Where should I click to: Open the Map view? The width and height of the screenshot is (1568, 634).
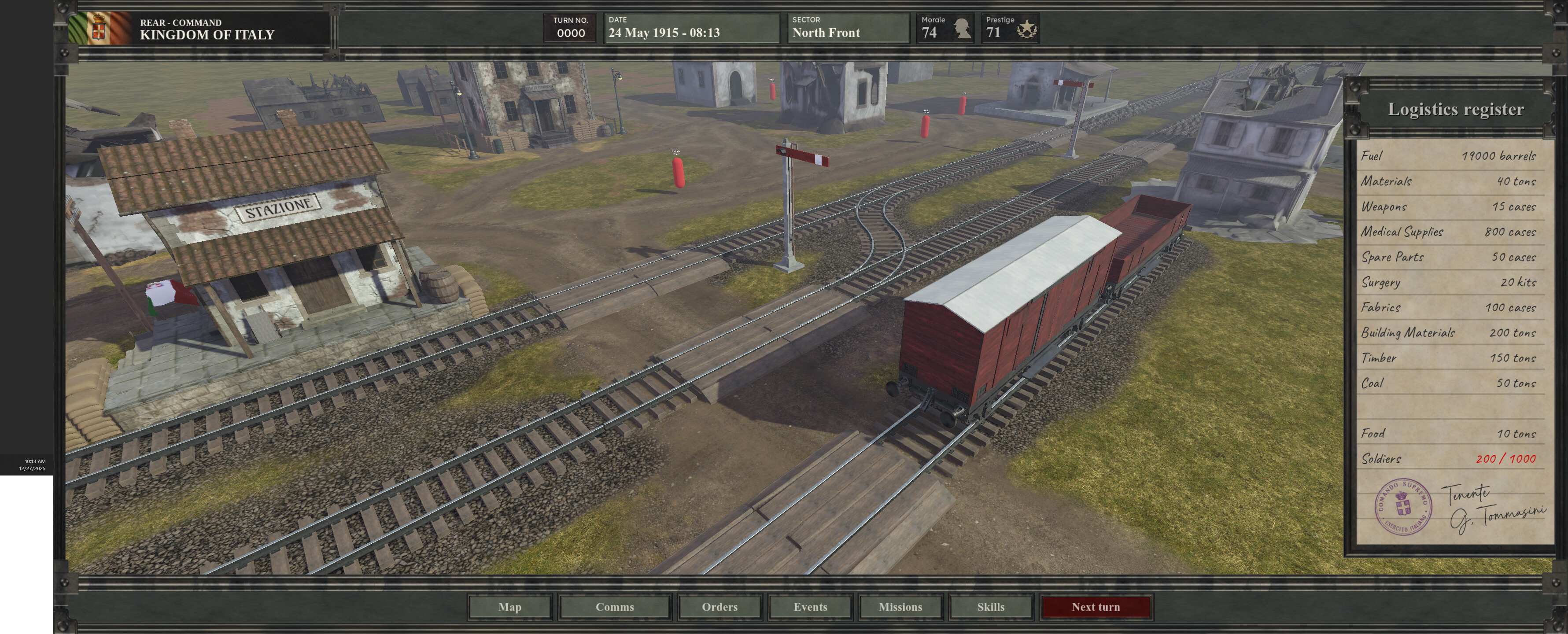pyautogui.click(x=509, y=607)
